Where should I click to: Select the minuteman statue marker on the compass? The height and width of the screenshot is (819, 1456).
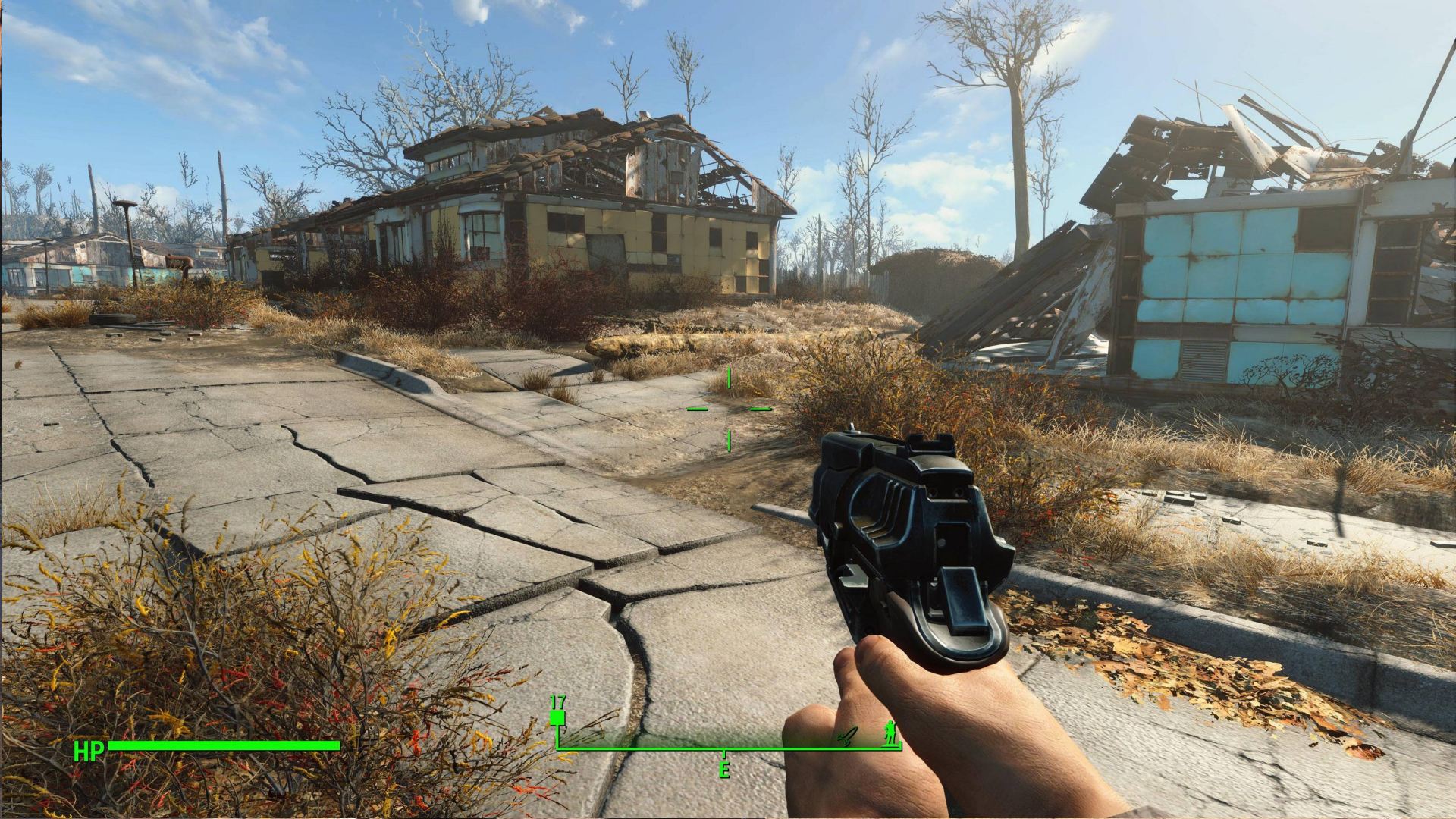(x=889, y=732)
